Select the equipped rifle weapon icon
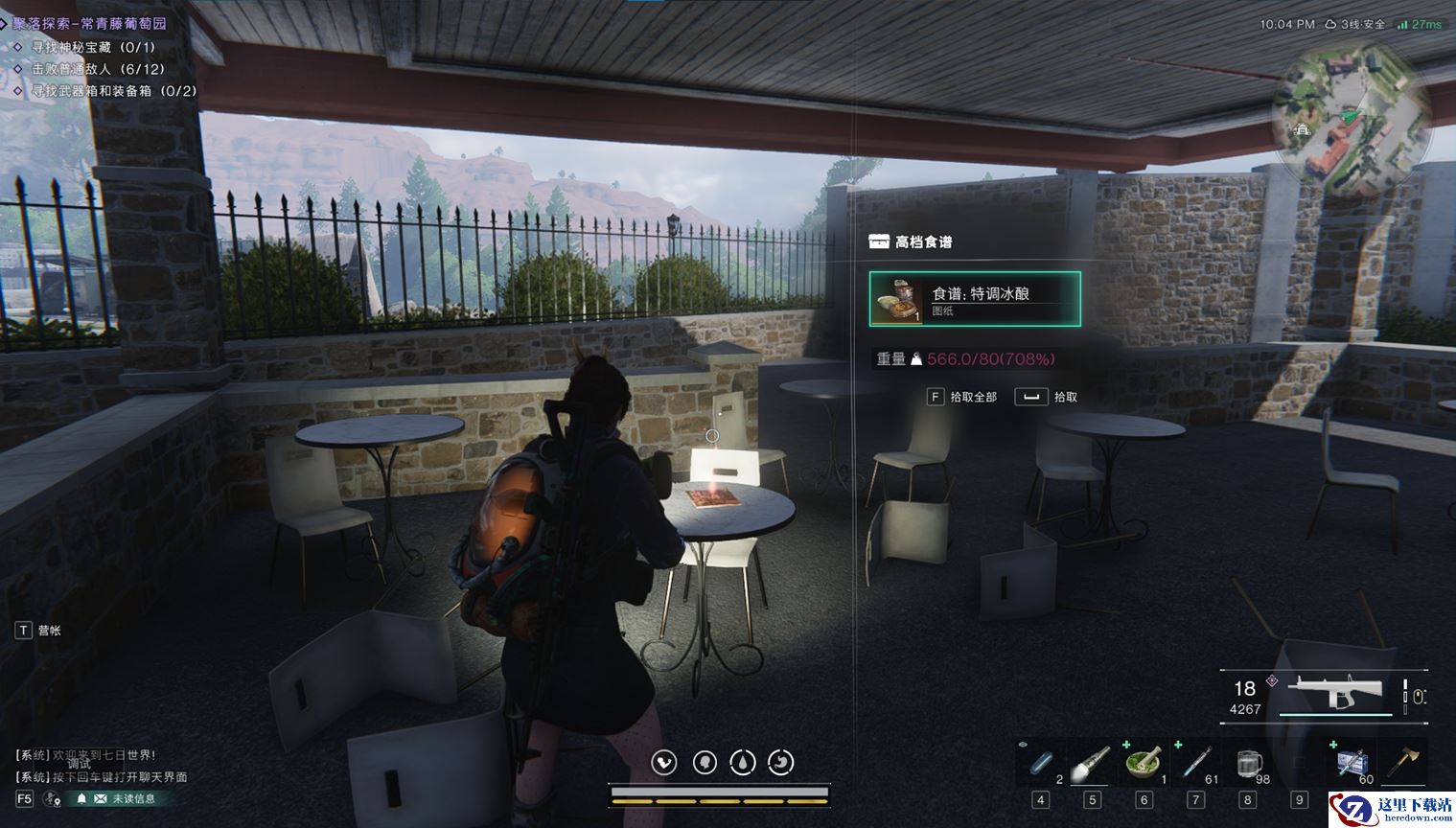 coord(1334,690)
